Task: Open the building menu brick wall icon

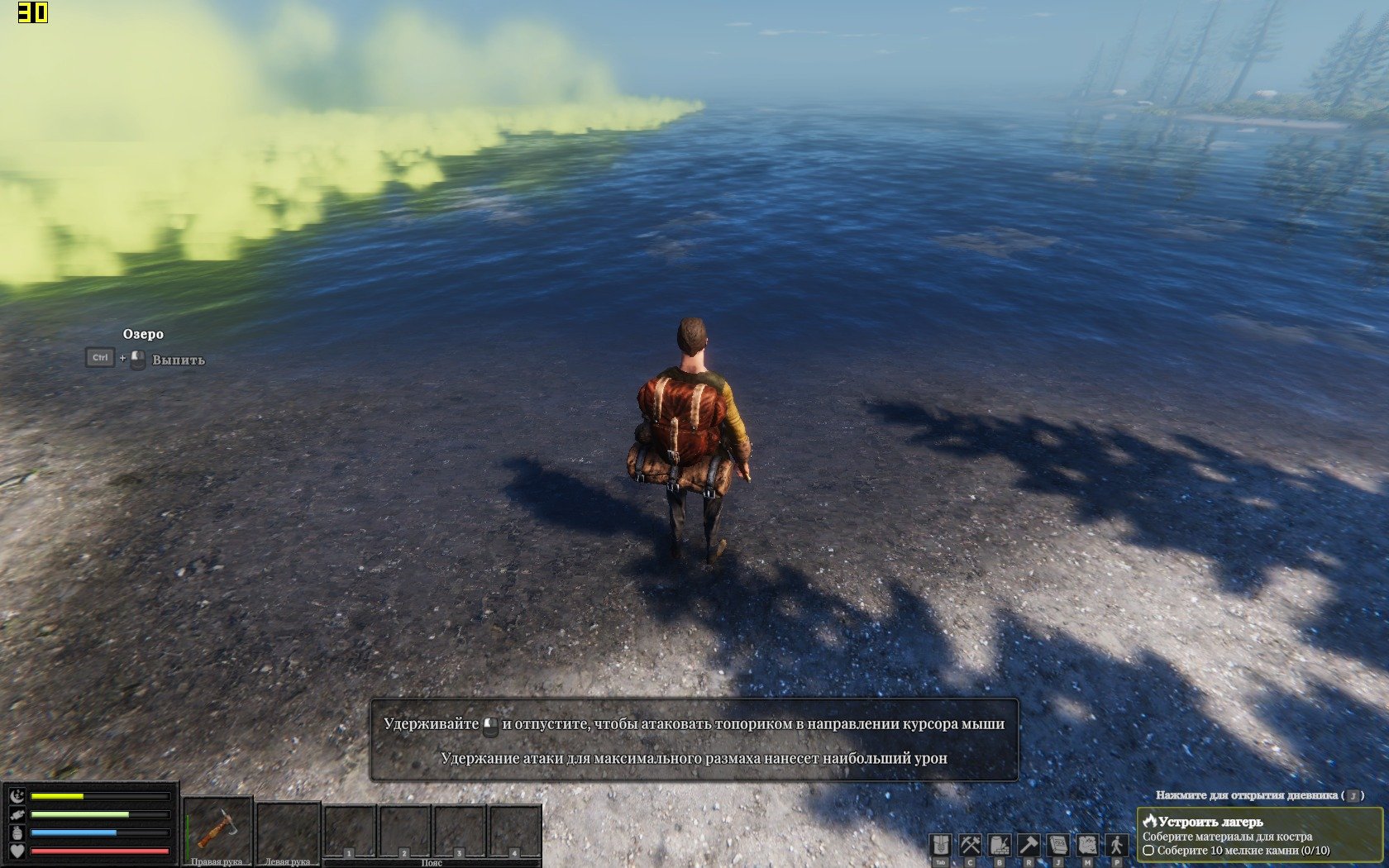Action: (x=1000, y=845)
